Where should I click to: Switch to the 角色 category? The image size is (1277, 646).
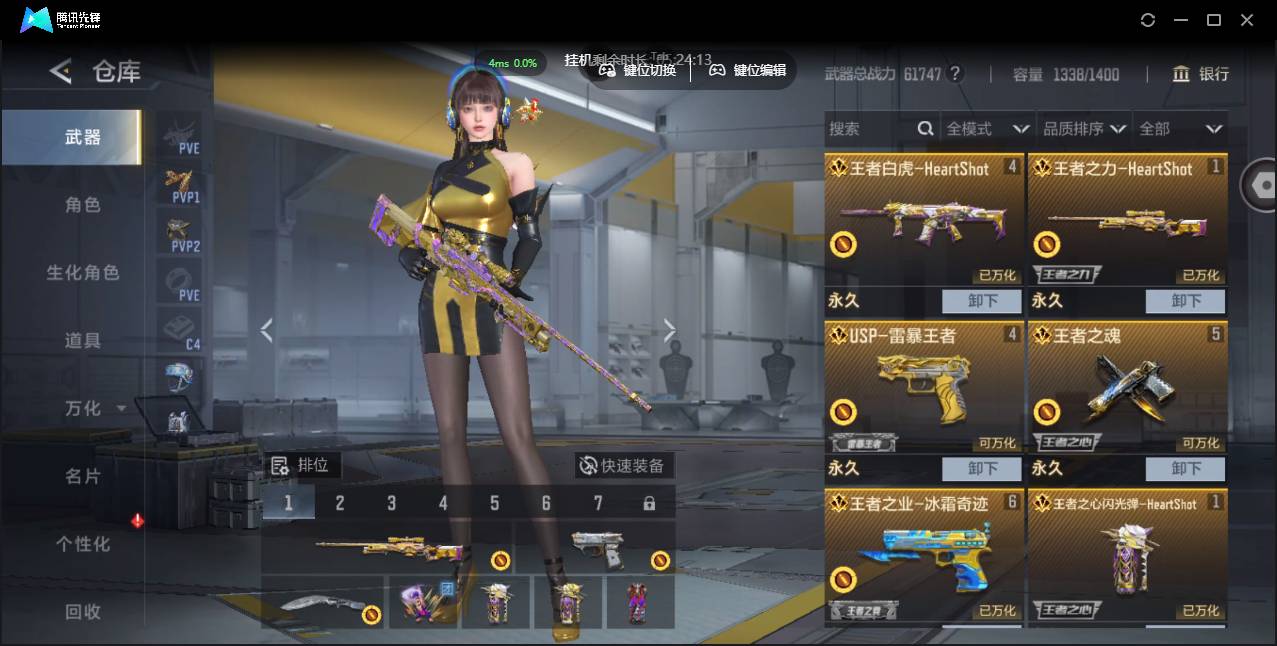pyautogui.click(x=83, y=205)
